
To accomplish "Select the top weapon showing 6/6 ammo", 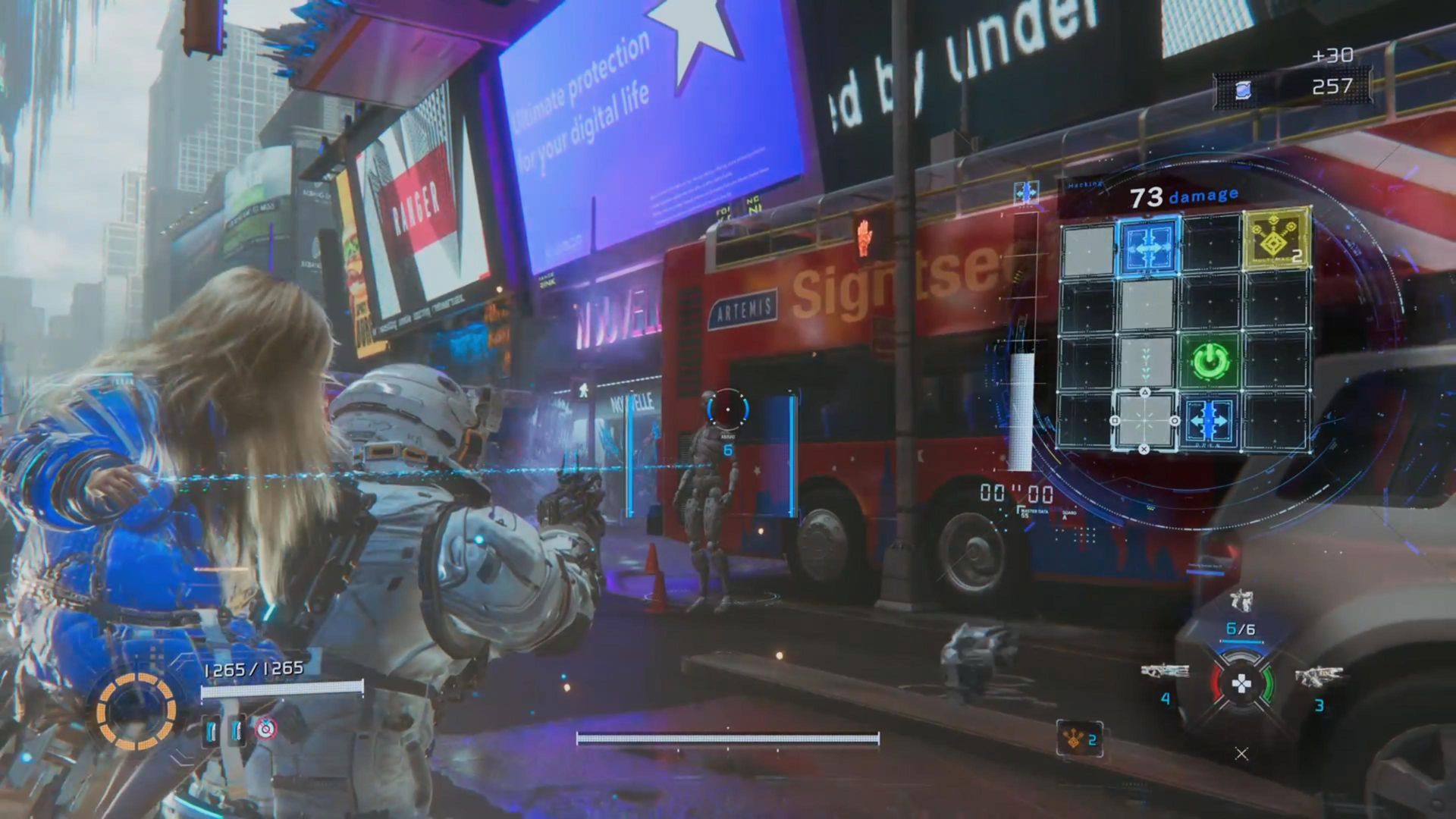I will coord(1241,603).
